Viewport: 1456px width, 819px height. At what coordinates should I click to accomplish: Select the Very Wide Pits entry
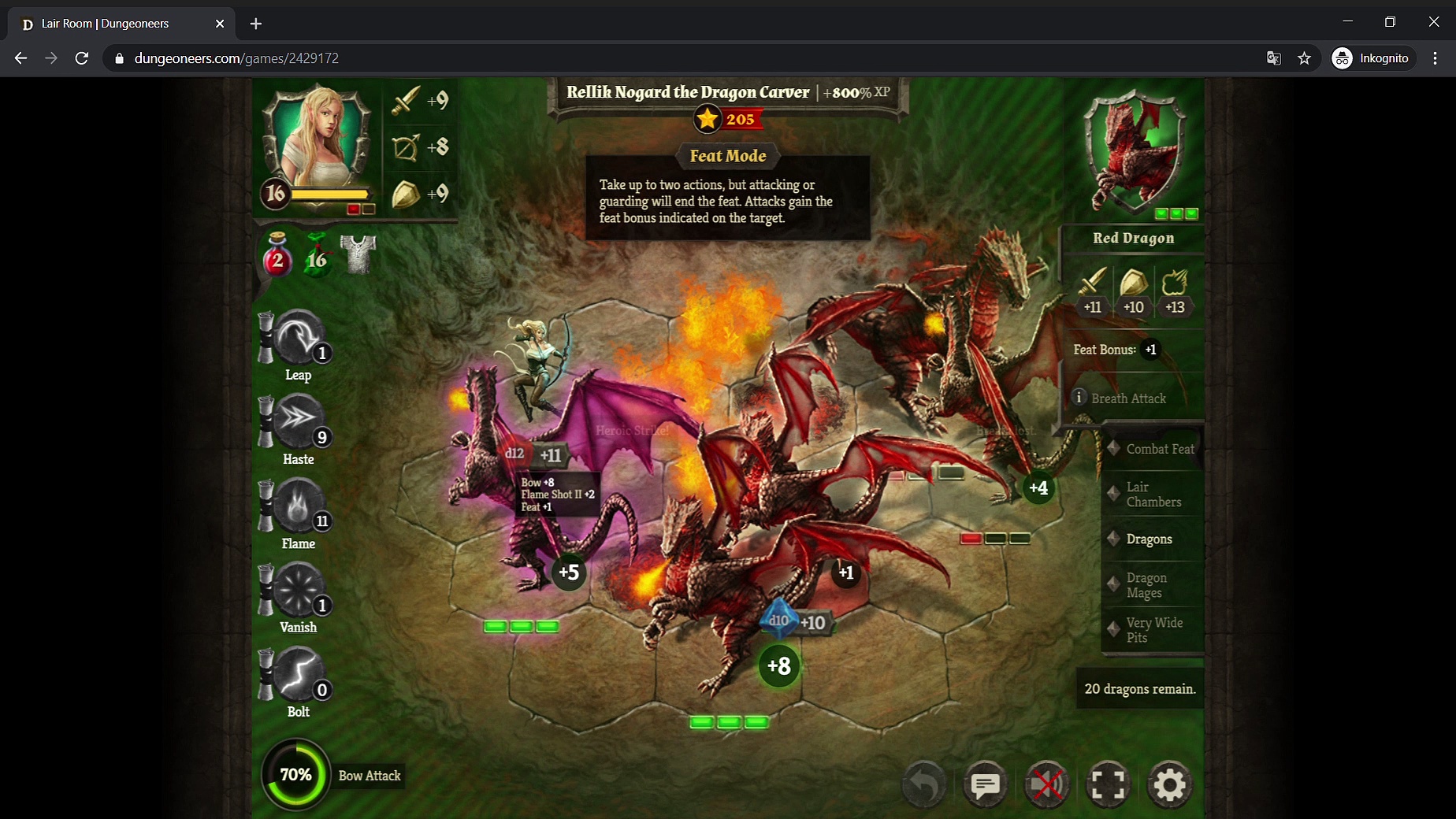1153,630
